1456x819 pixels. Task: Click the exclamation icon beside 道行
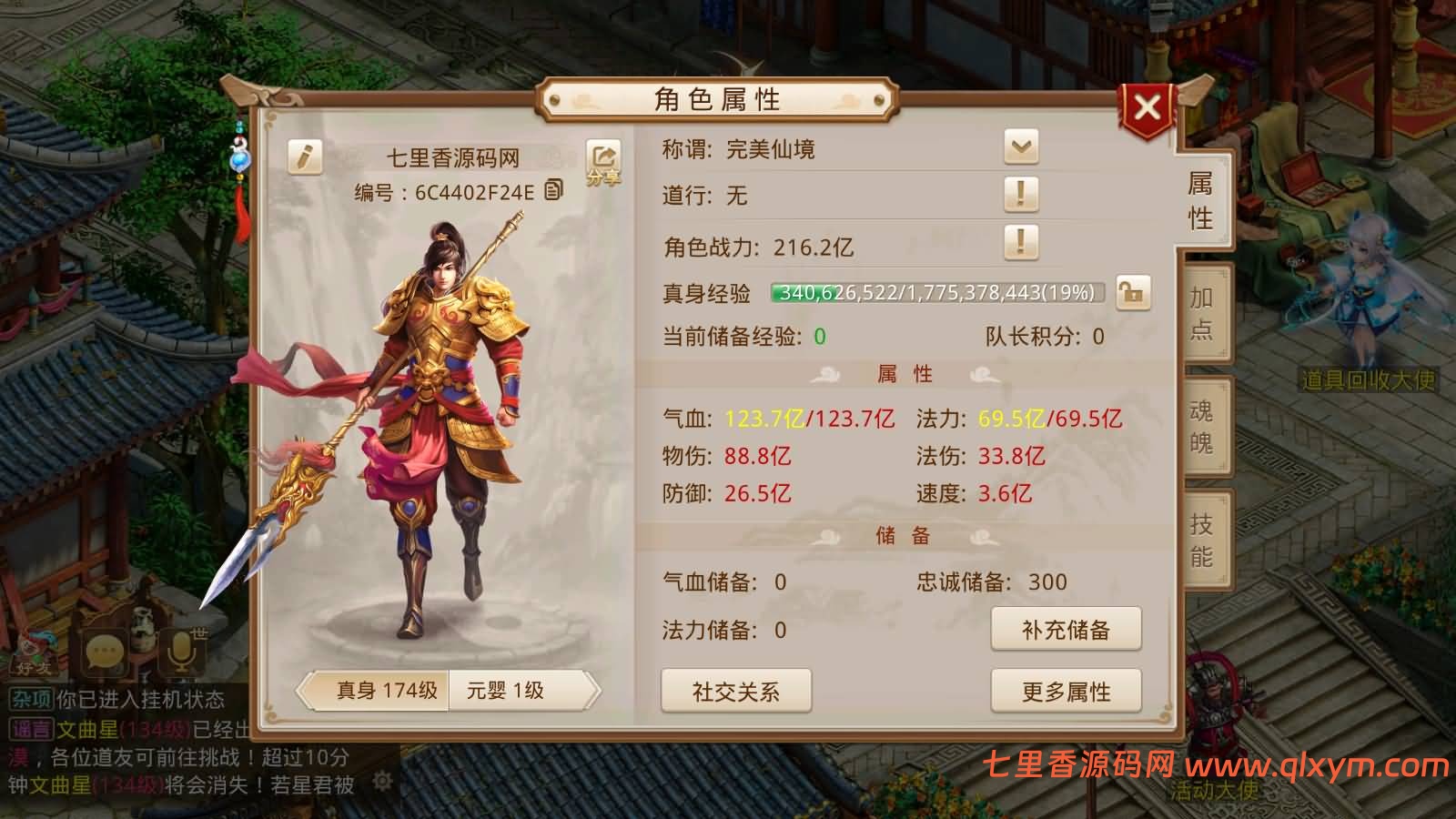pyautogui.click(x=1021, y=195)
